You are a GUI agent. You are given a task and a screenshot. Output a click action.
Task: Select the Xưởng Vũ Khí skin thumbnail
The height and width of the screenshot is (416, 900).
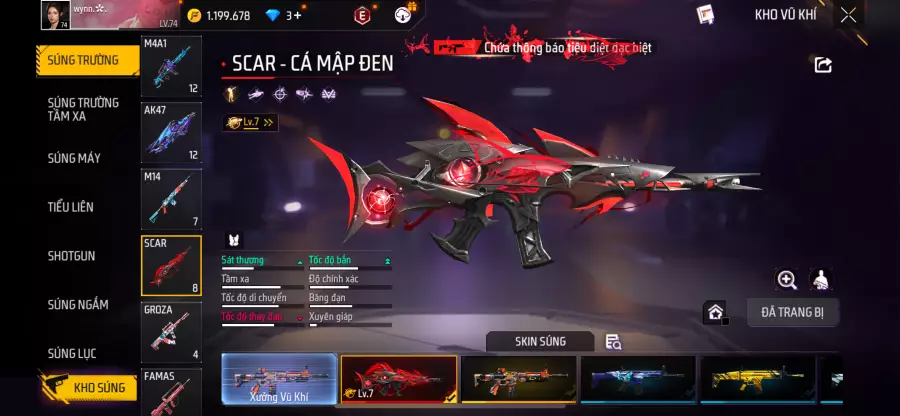click(279, 380)
